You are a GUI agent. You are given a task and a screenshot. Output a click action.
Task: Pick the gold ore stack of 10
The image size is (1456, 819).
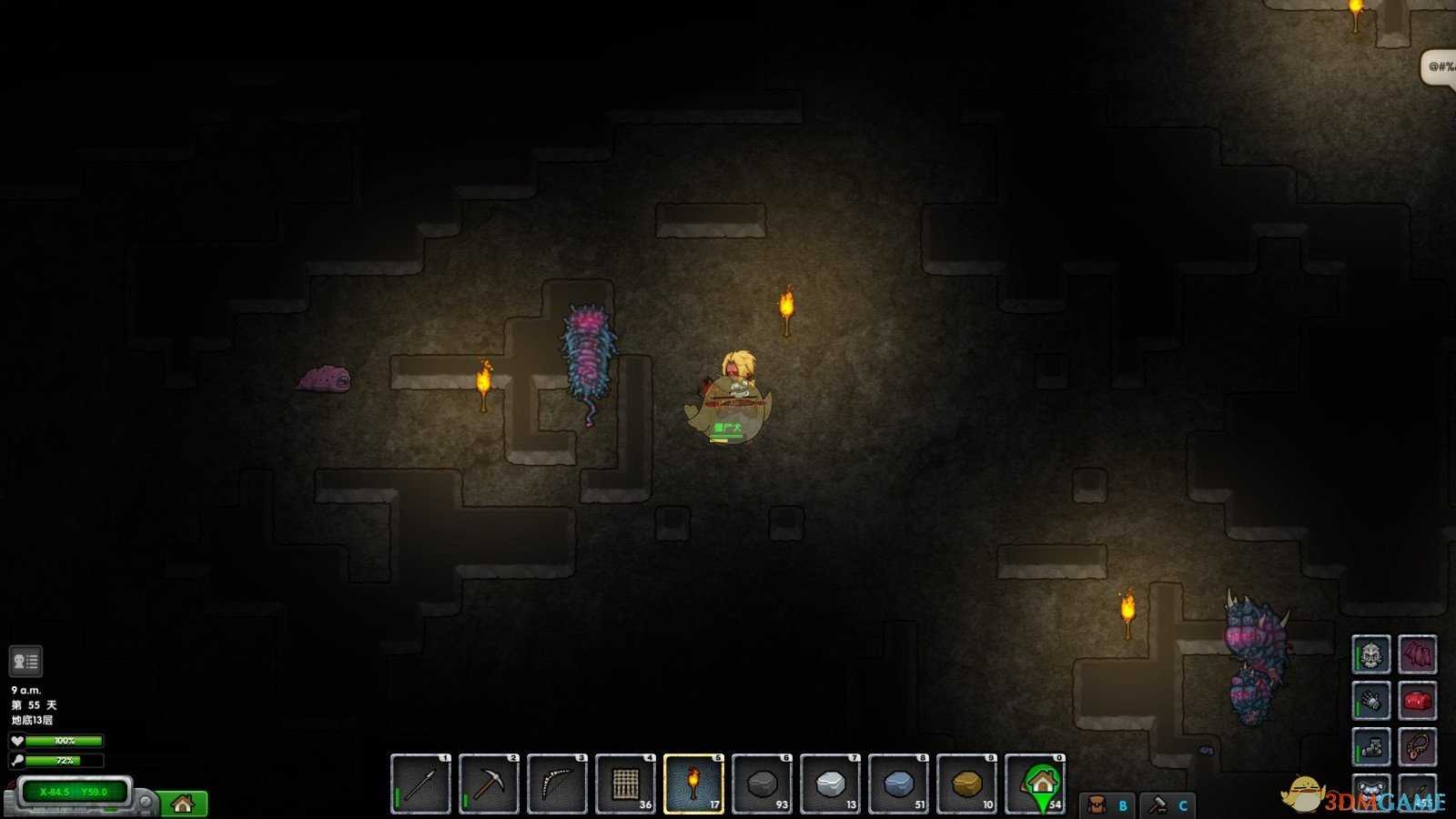(966, 784)
